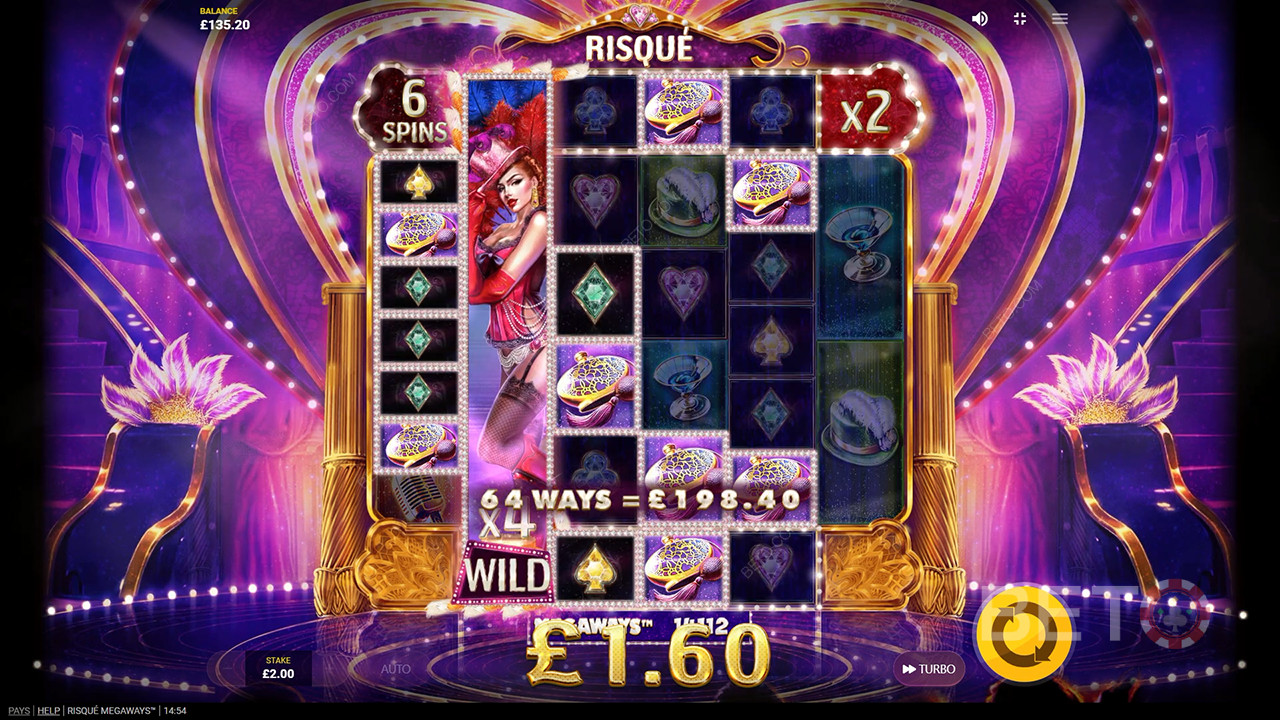1280x720 pixels.
Task: Exit fullscreen mode
Action: point(1020,19)
